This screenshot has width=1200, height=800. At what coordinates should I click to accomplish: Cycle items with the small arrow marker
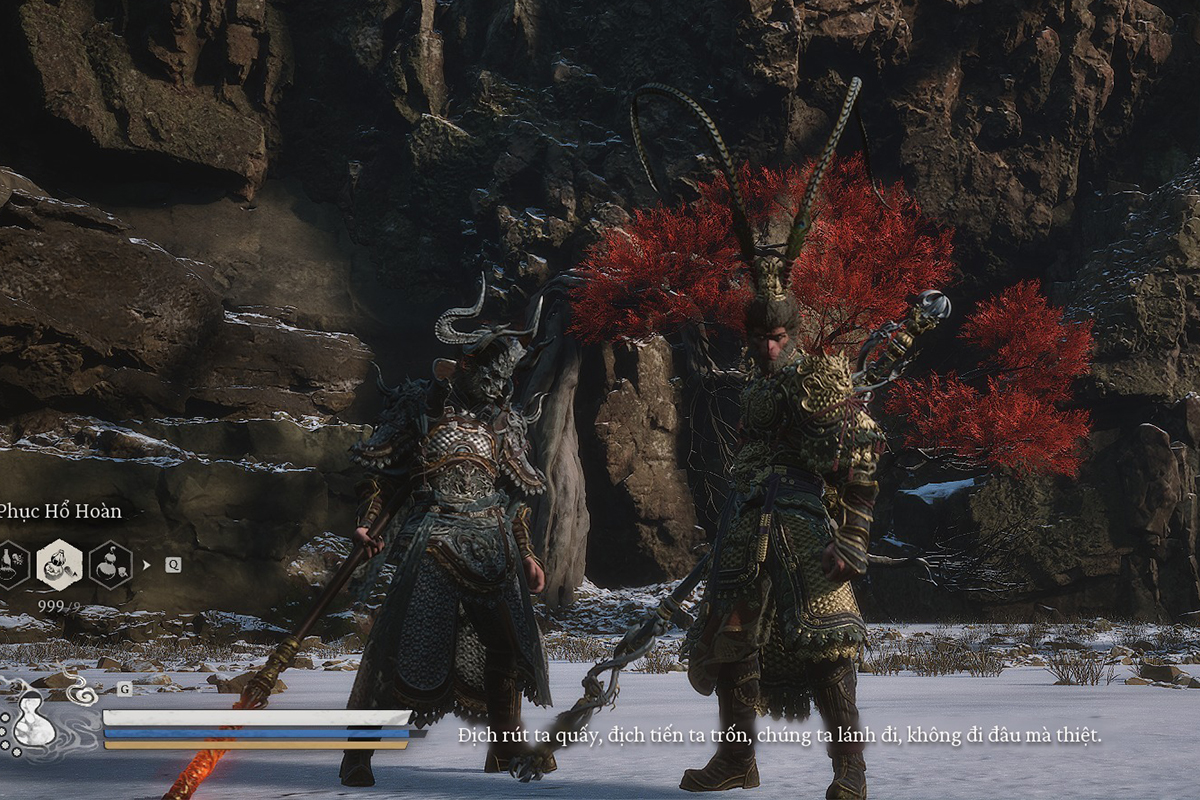(146, 565)
